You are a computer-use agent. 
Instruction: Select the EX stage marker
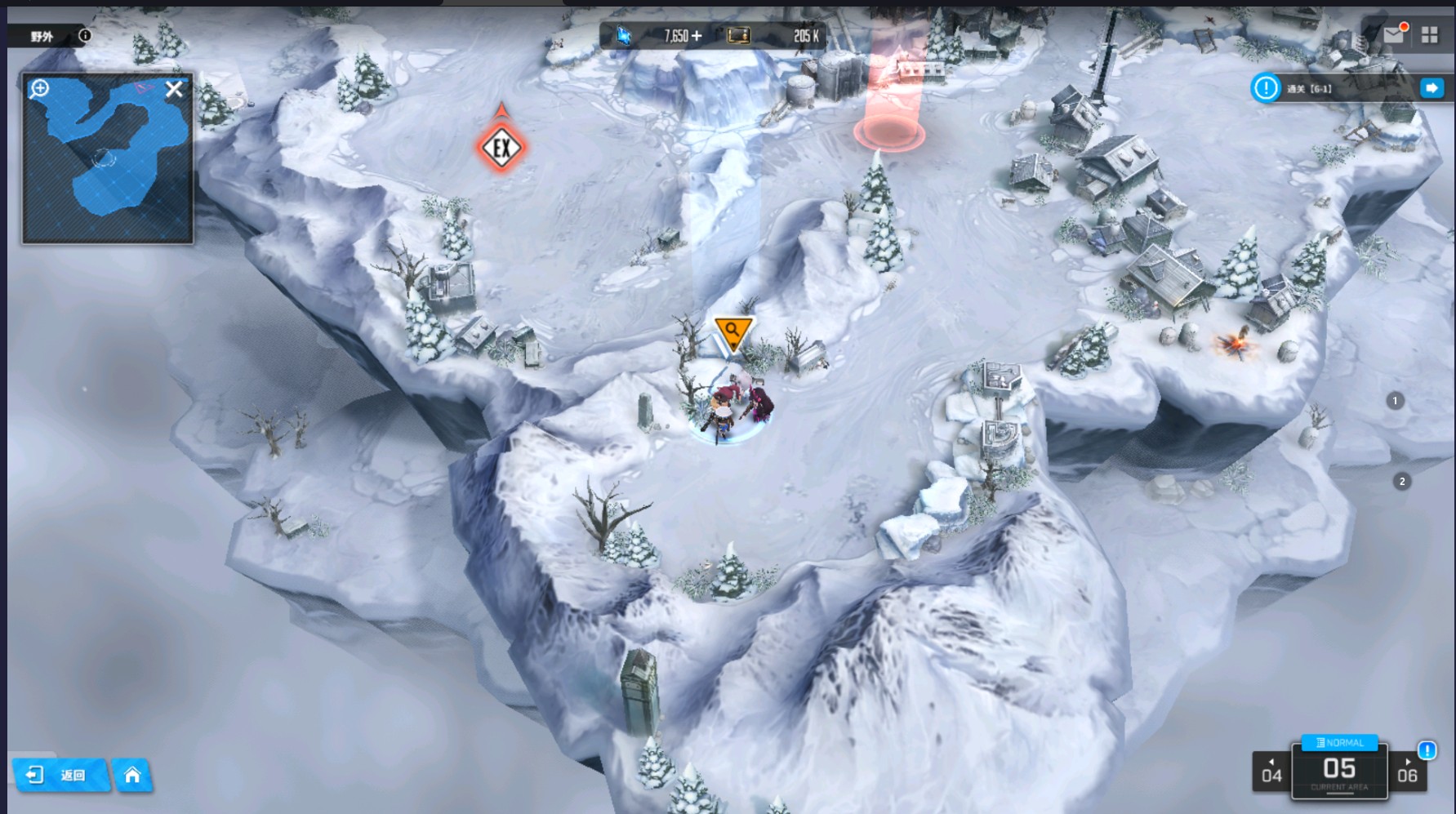(501, 148)
